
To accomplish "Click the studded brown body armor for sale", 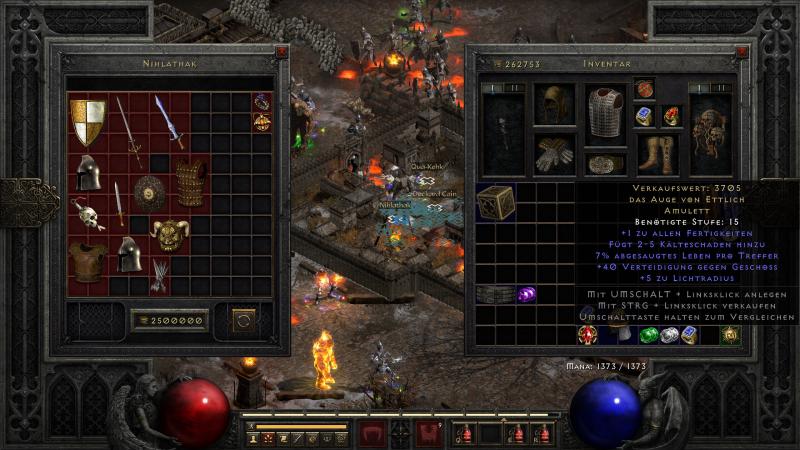I will 190,182.
